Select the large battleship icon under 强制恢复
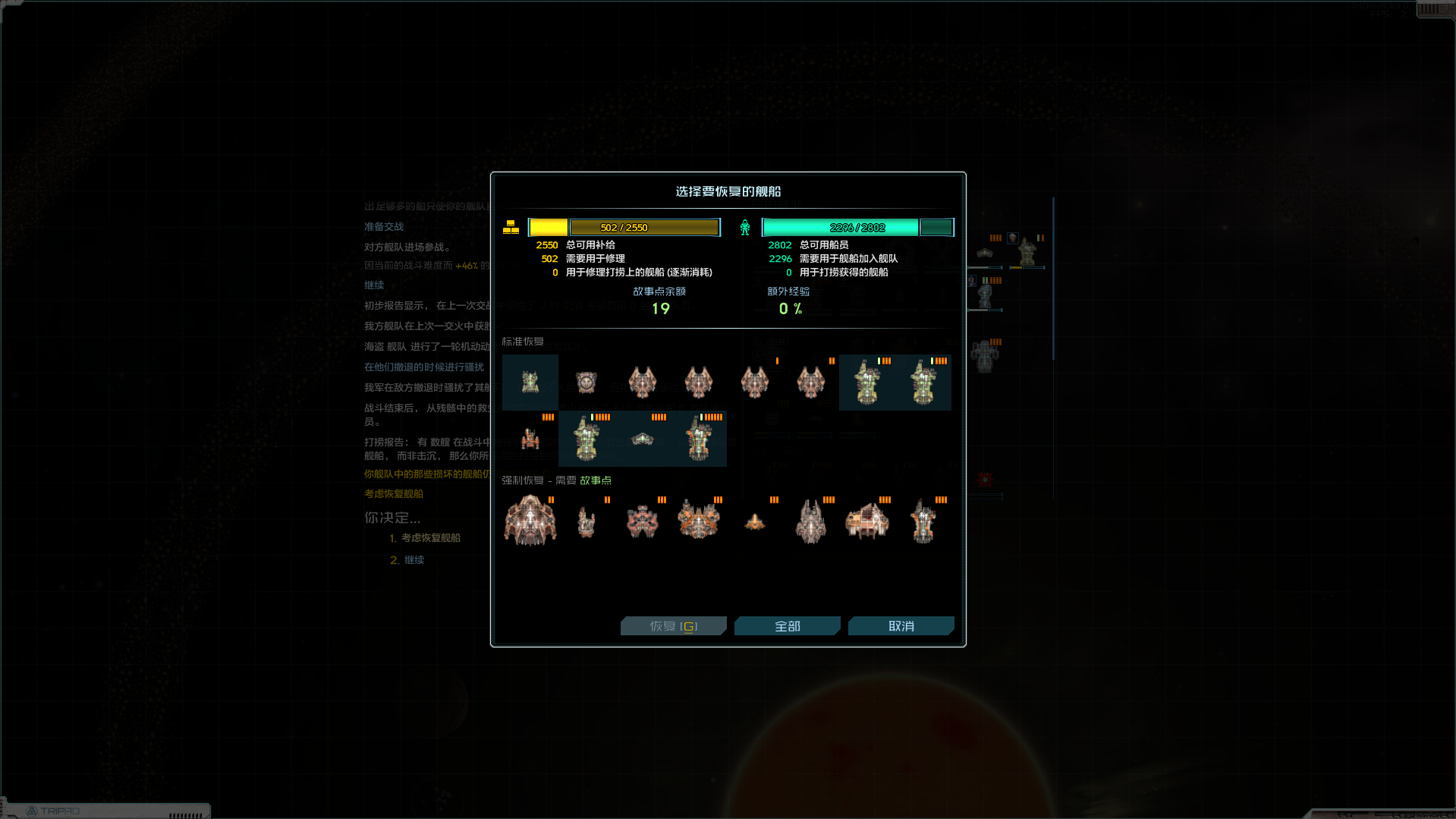The image size is (1456, 819). [x=530, y=521]
